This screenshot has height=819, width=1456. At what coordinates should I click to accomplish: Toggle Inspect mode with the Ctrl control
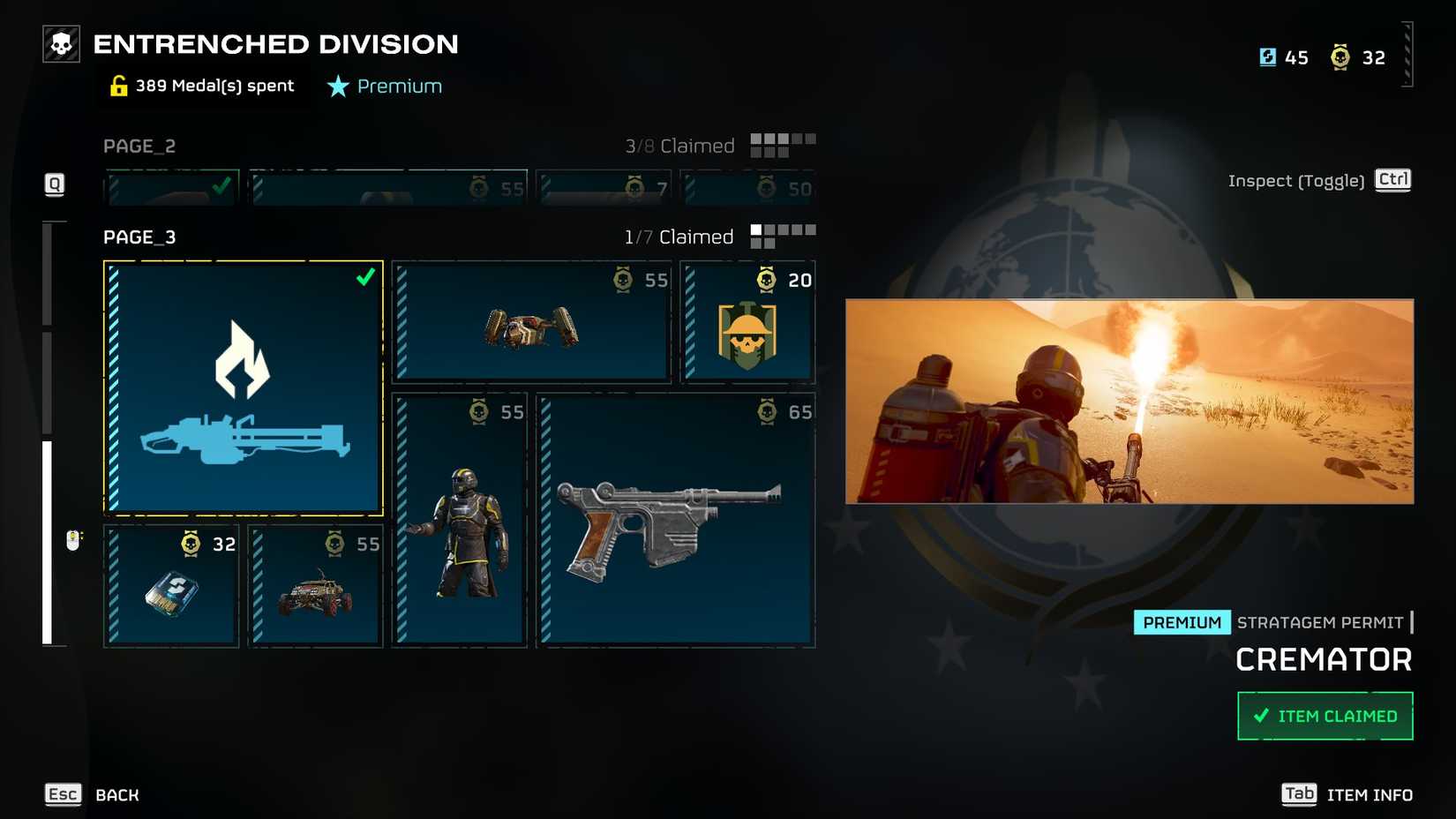coord(1392,180)
